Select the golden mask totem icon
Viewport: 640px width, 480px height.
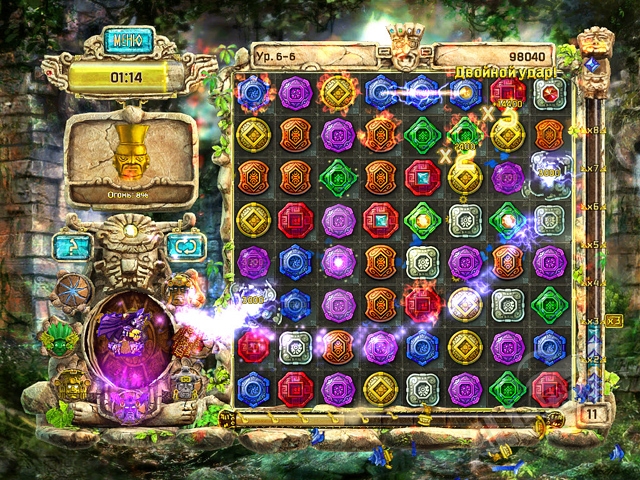72,382
